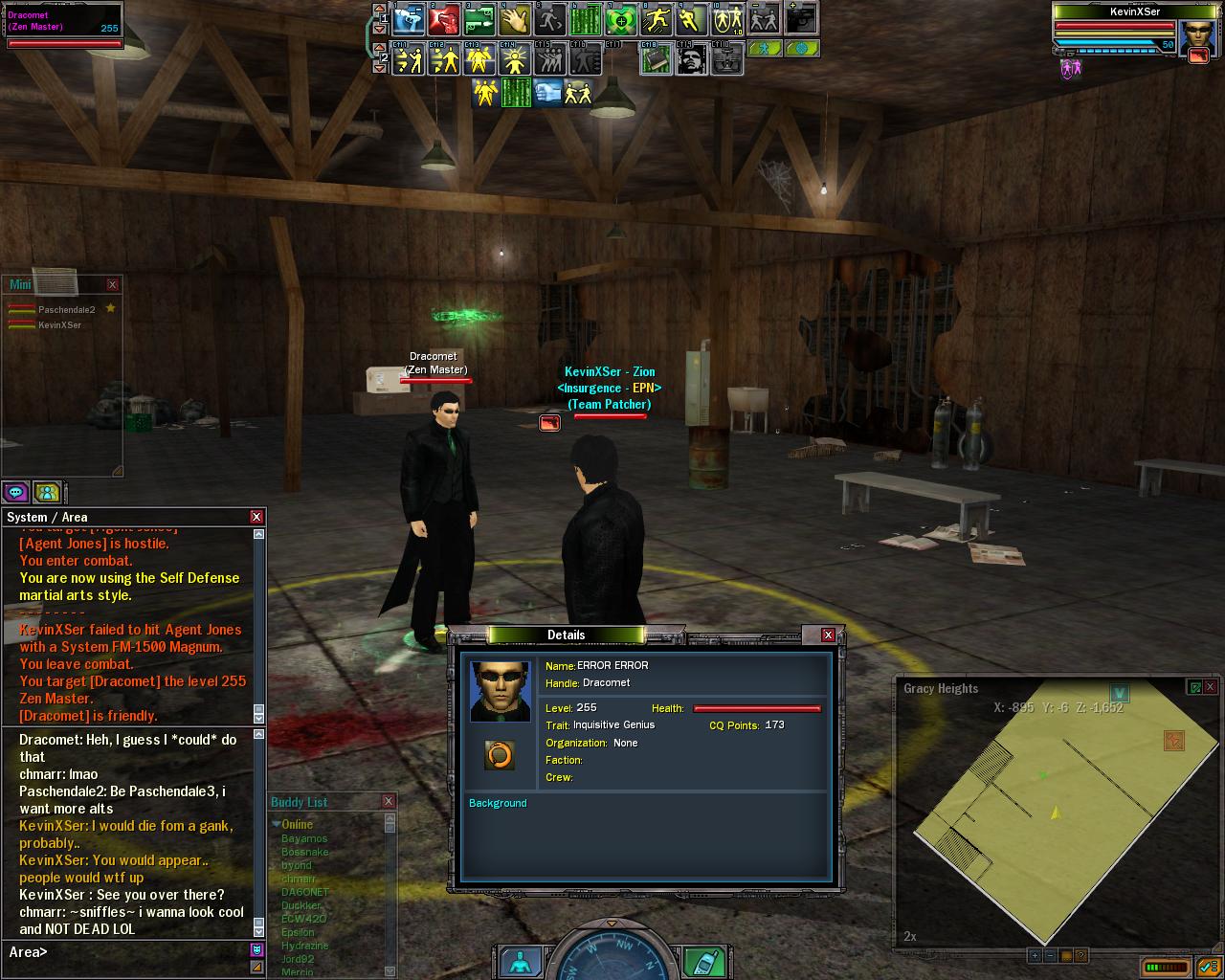Activate the blue pistol ability in slot 1
Screen dimensions: 1225x980
click(409, 19)
